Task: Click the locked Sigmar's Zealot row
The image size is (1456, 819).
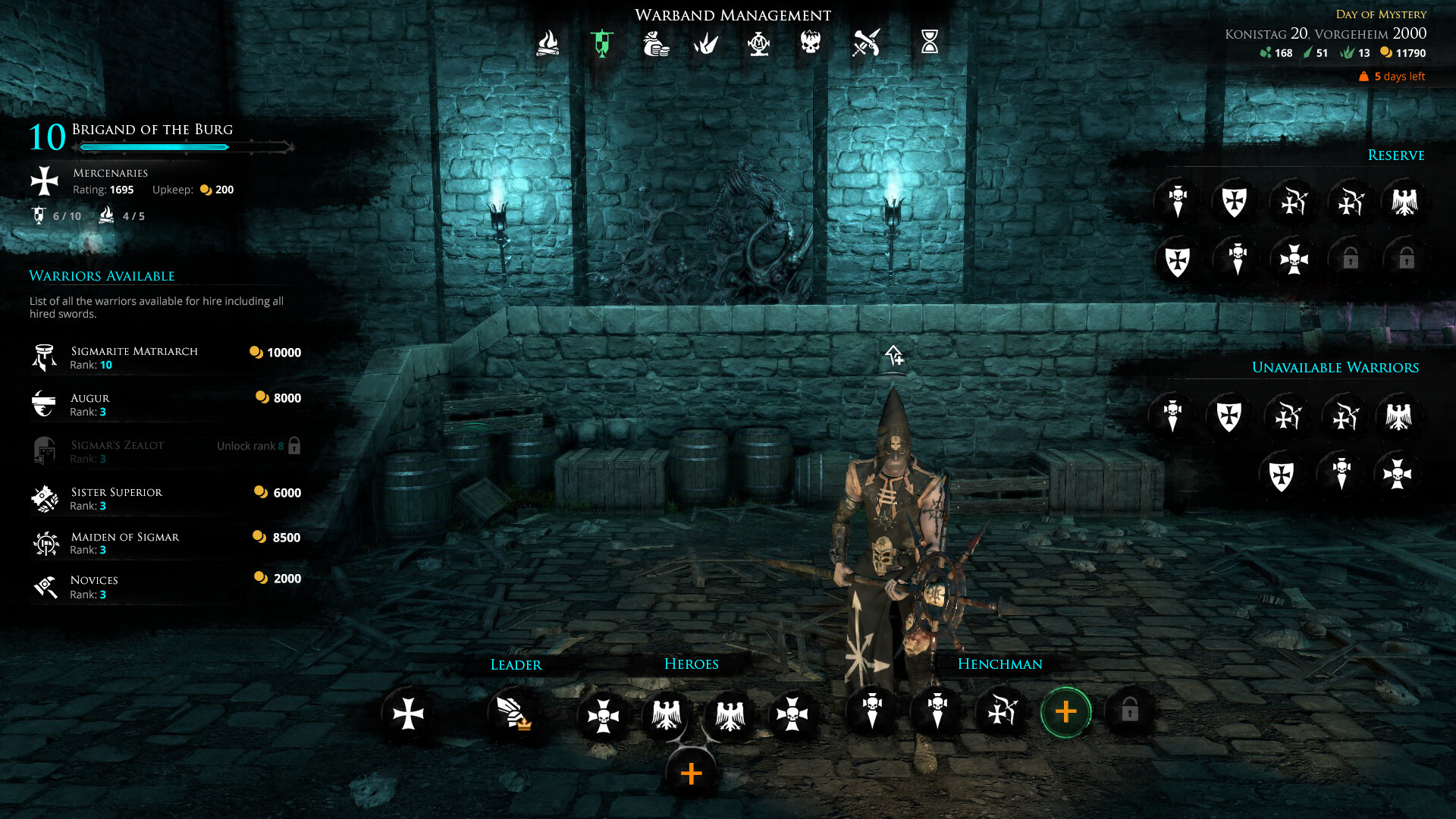Action: (165, 451)
